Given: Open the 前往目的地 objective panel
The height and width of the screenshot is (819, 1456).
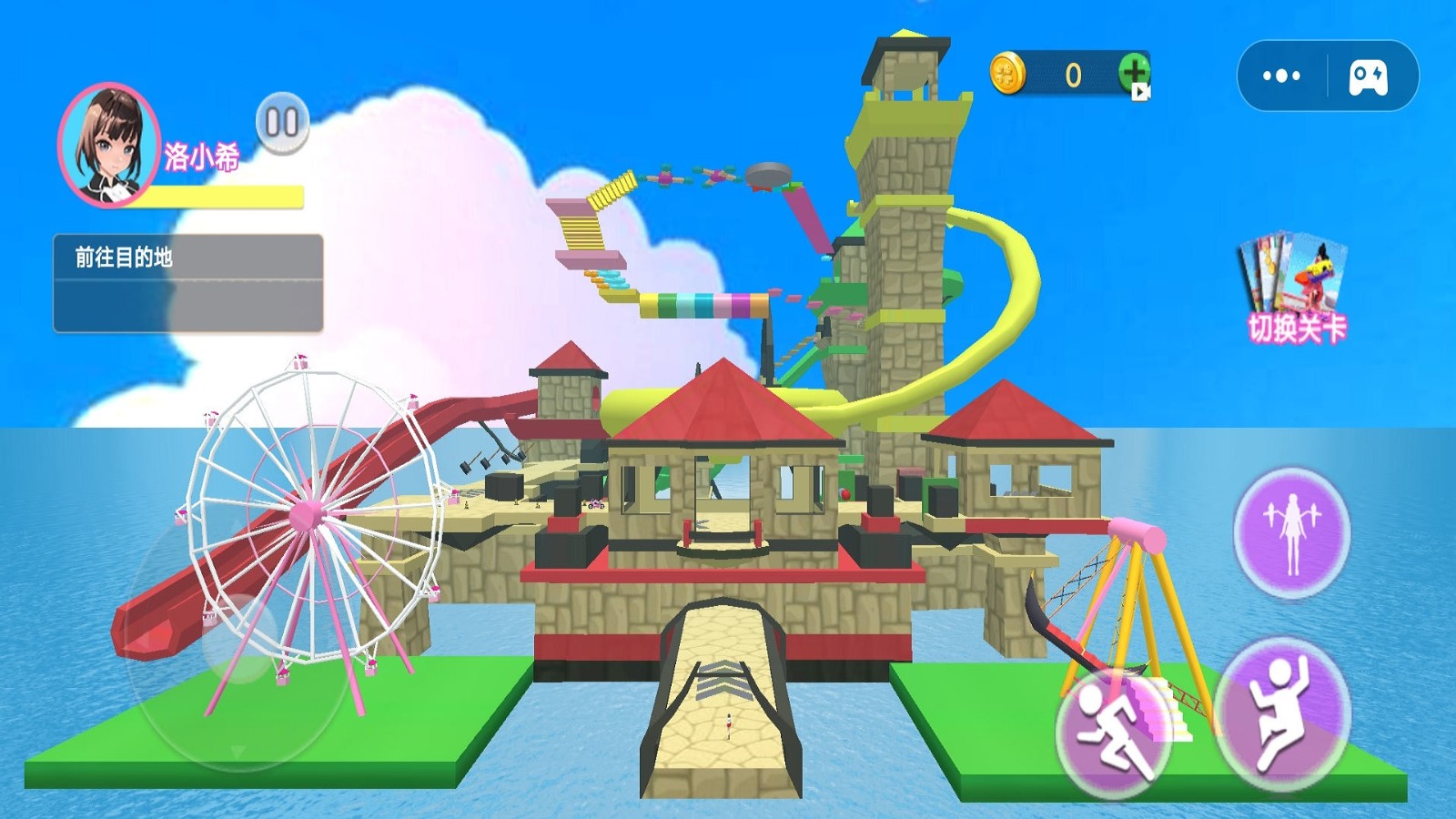Looking at the screenshot, I should click(x=188, y=283).
